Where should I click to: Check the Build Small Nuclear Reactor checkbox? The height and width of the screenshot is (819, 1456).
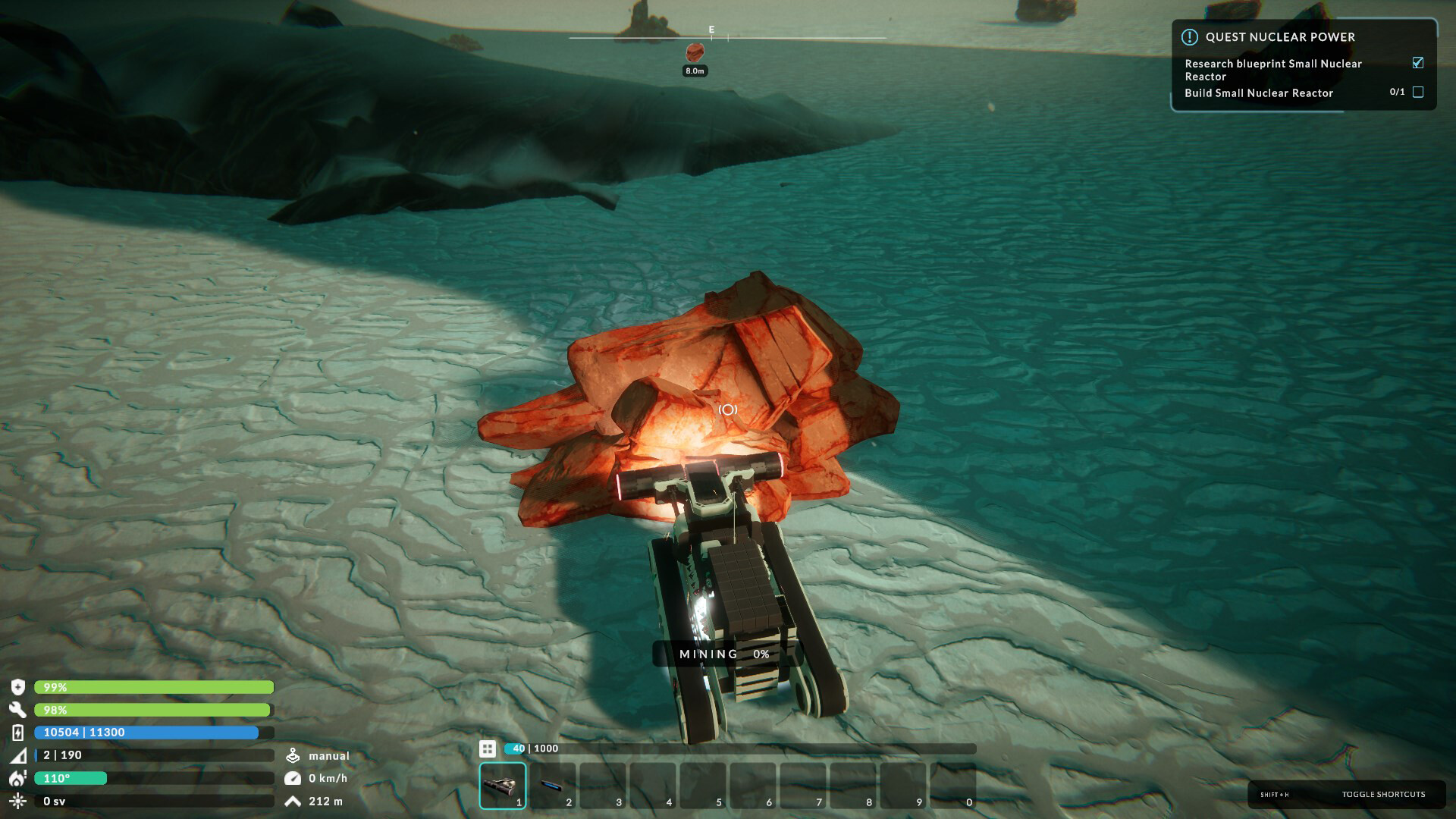click(x=1418, y=92)
